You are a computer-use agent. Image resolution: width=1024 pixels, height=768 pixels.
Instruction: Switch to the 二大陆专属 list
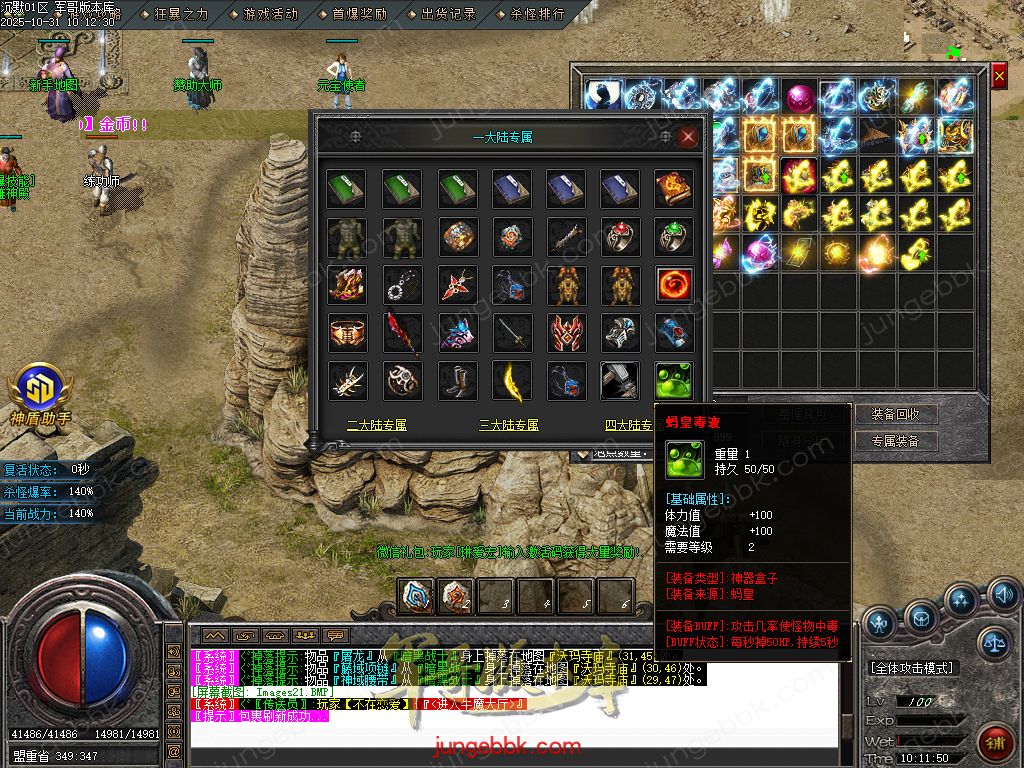point(377,425)
